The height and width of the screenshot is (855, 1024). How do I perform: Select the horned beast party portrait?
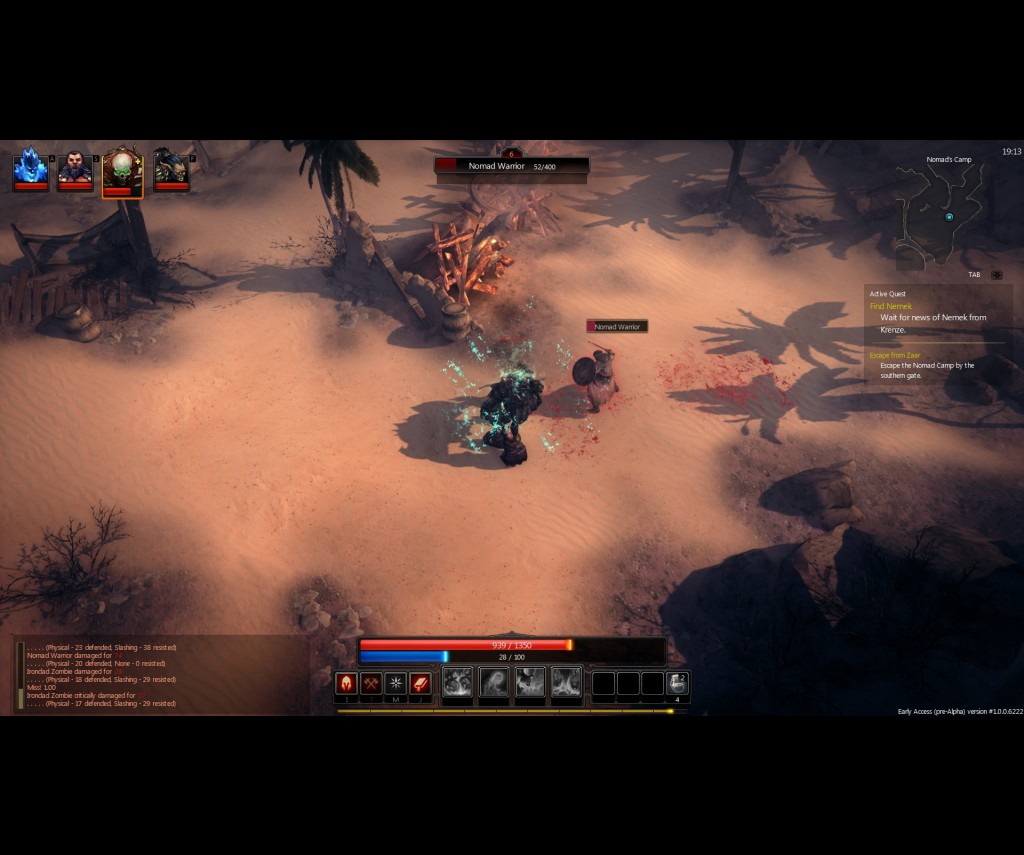(170, 168)
